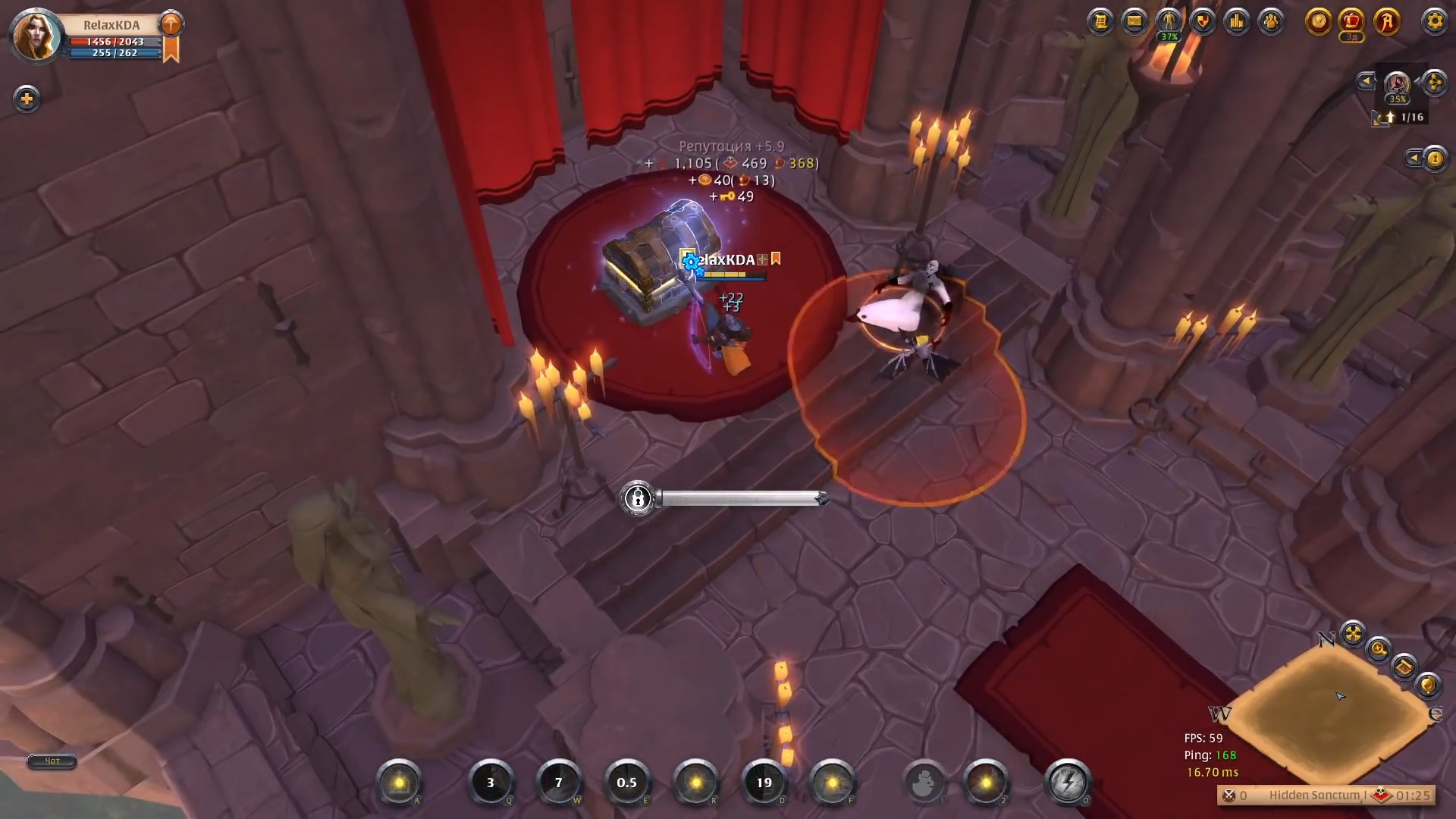Open the gold coin currency icon
The image size is (1456, 819).
1318,21
